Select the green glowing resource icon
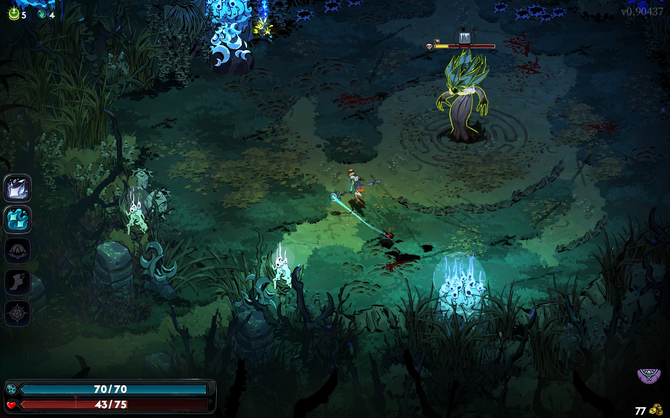 (x=12, y=14)
